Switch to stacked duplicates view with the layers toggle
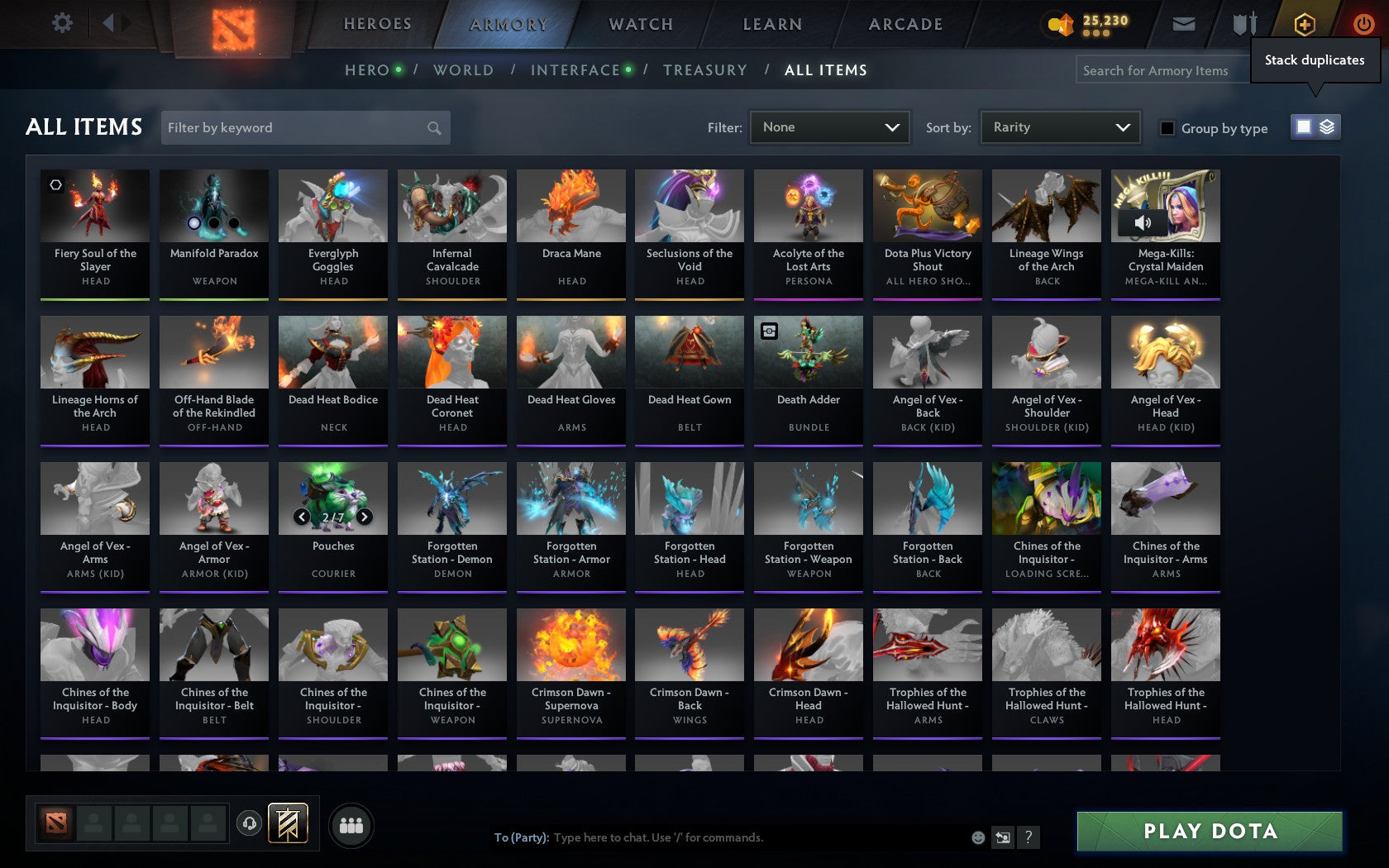The image size is (1389, 868). (1328, 128)
